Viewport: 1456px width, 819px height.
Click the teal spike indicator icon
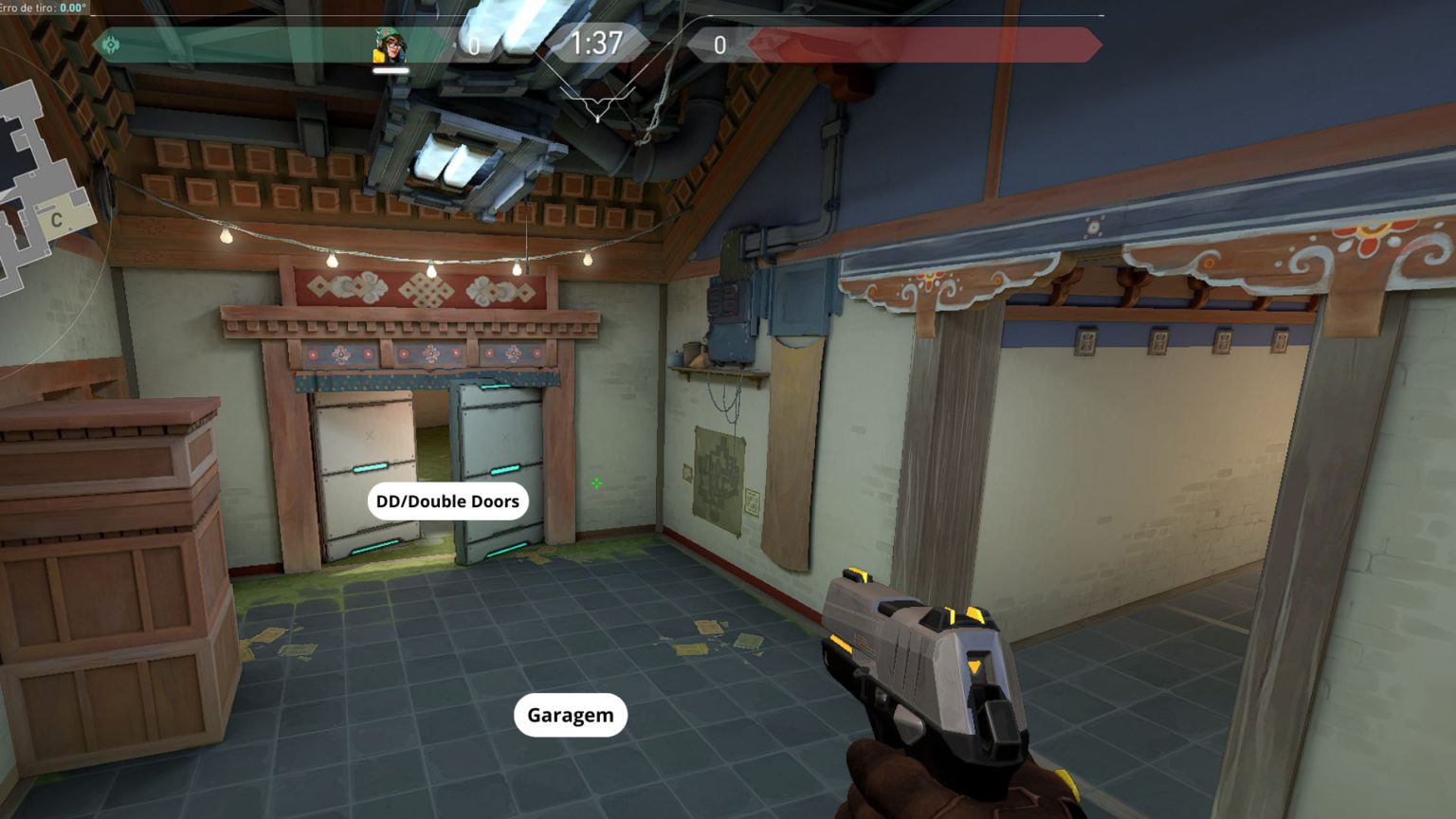[x=111, y=44]
